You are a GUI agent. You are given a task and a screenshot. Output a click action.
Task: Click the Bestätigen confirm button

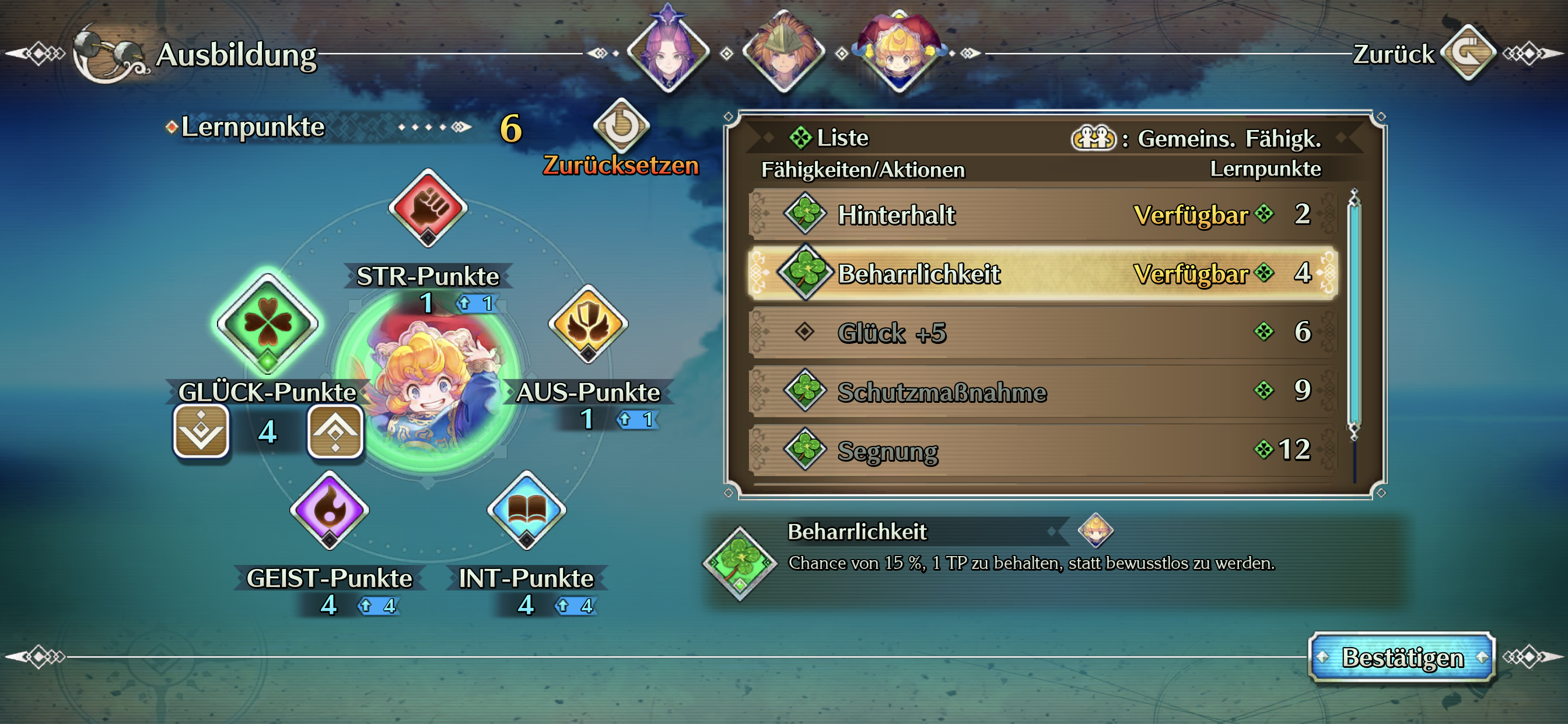click(x=1401, y=657)
